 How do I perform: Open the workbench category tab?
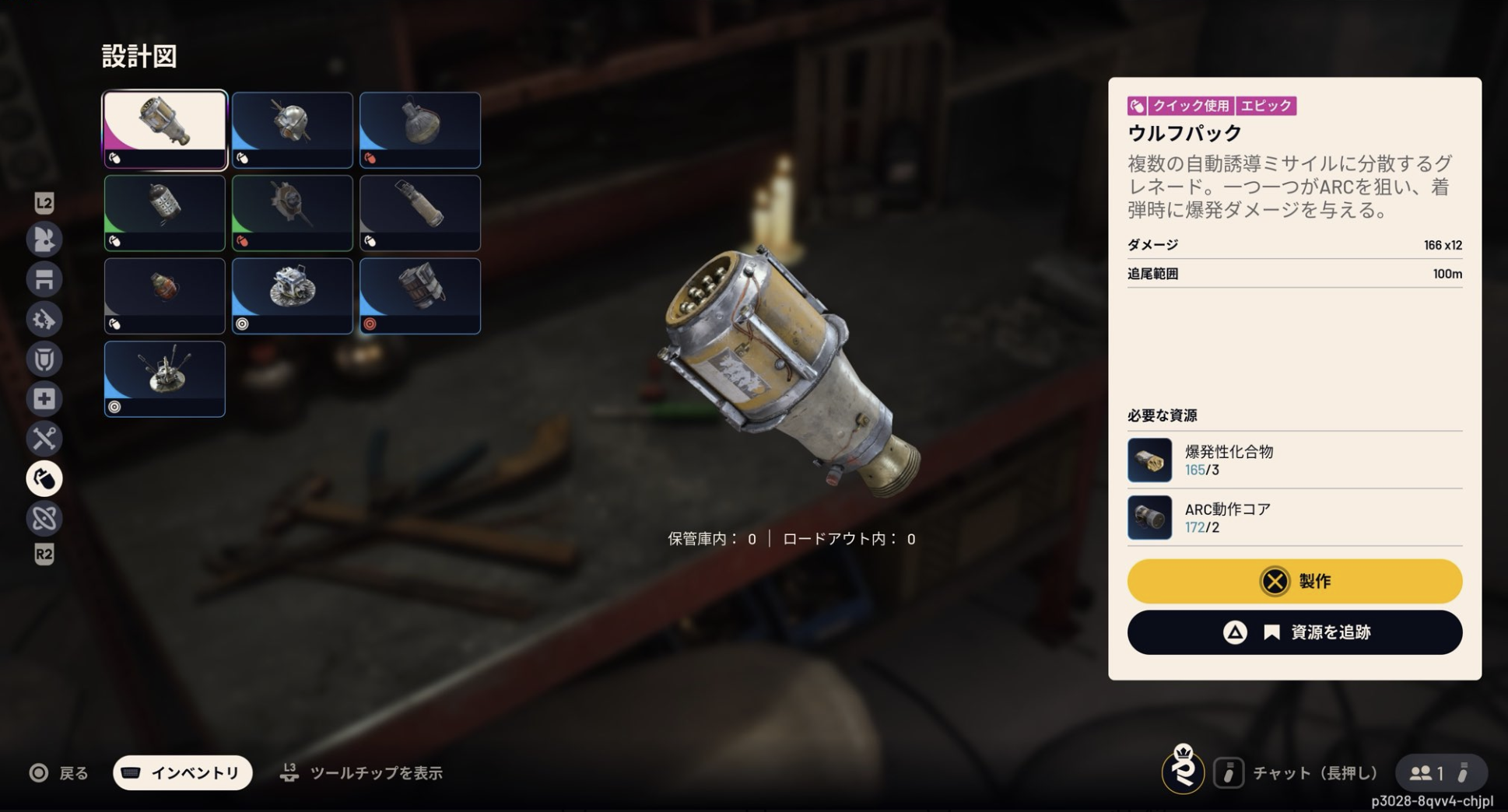pyautogui.click(x=44, y=279)
